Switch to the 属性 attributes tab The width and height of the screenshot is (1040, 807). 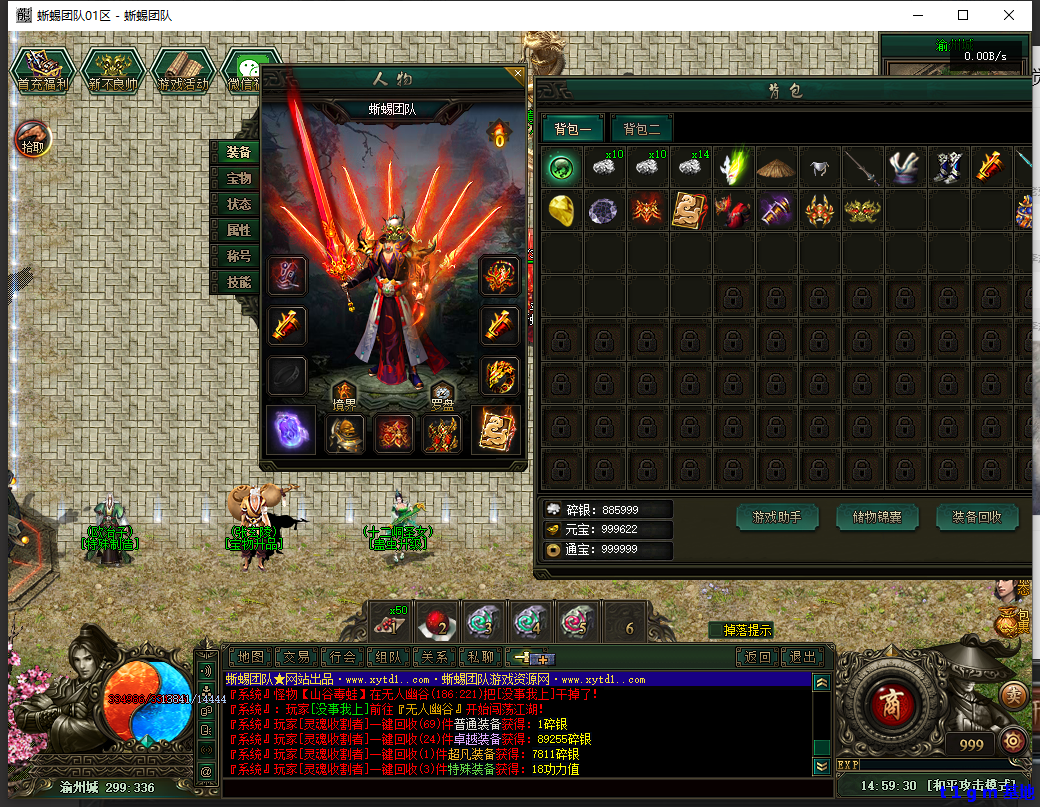(x=238, y=230)
